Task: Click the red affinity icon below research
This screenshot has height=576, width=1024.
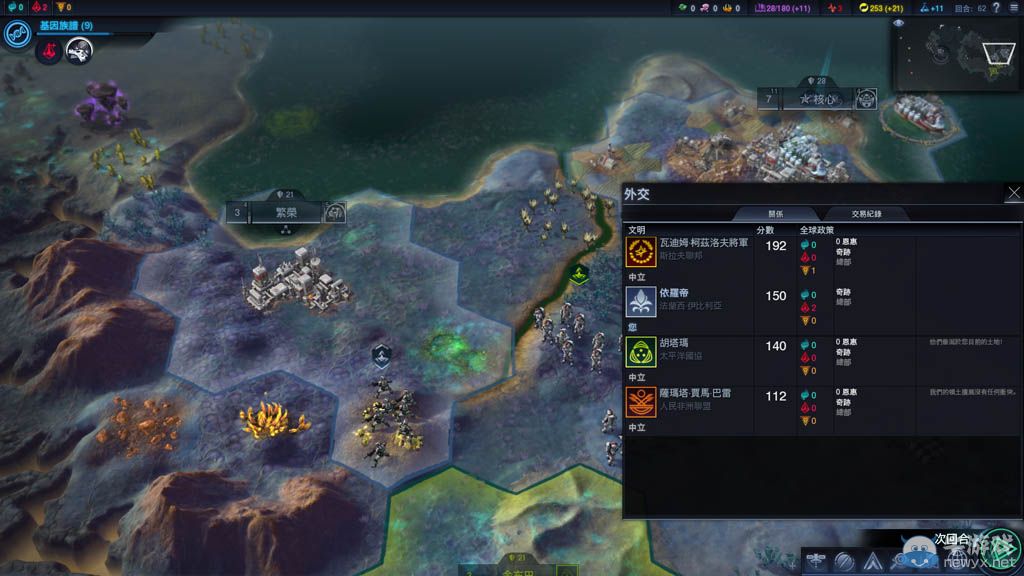Action: pos(48,52)
